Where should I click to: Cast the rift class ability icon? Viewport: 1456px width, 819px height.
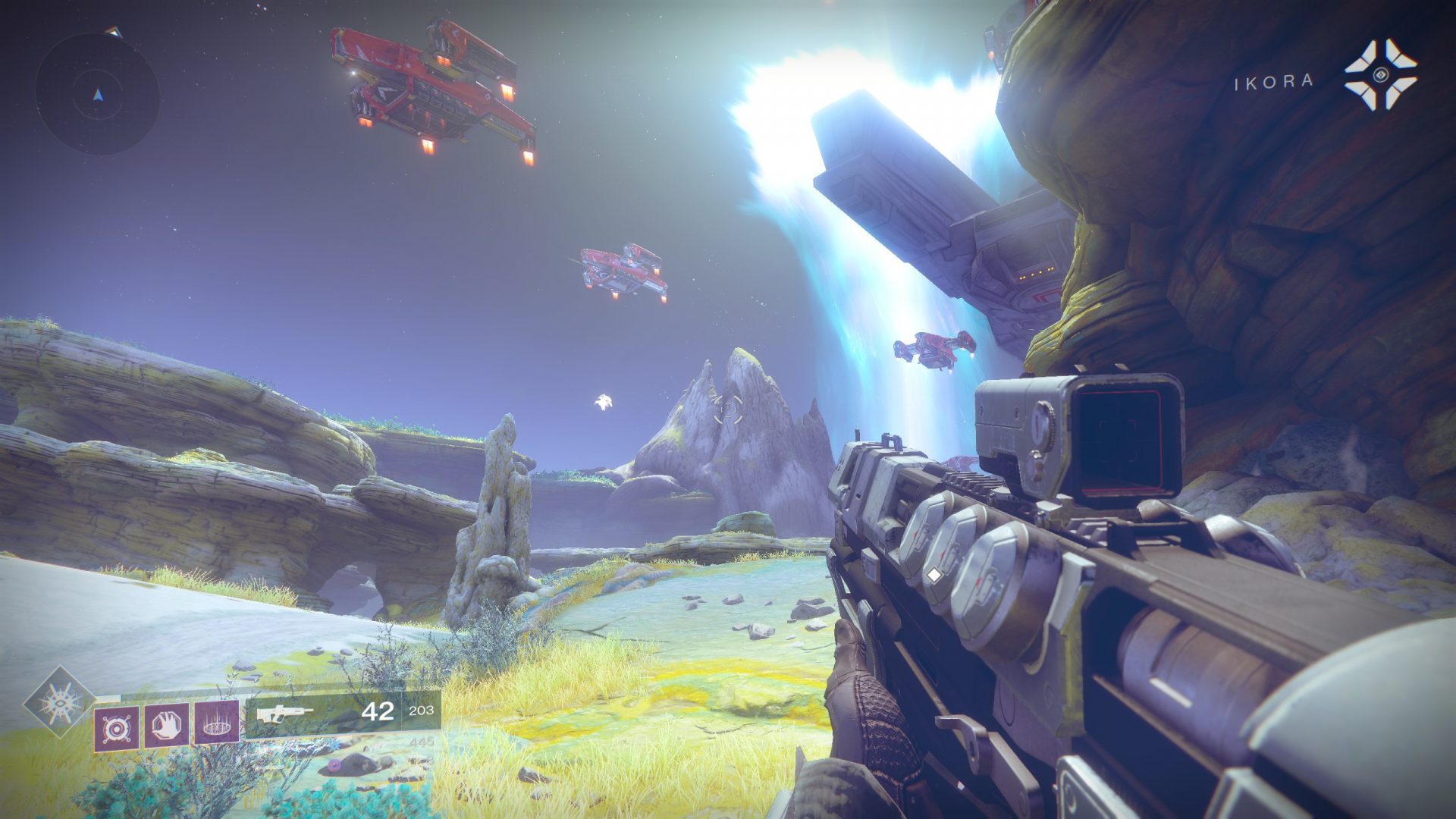click(x=217, y=722)
